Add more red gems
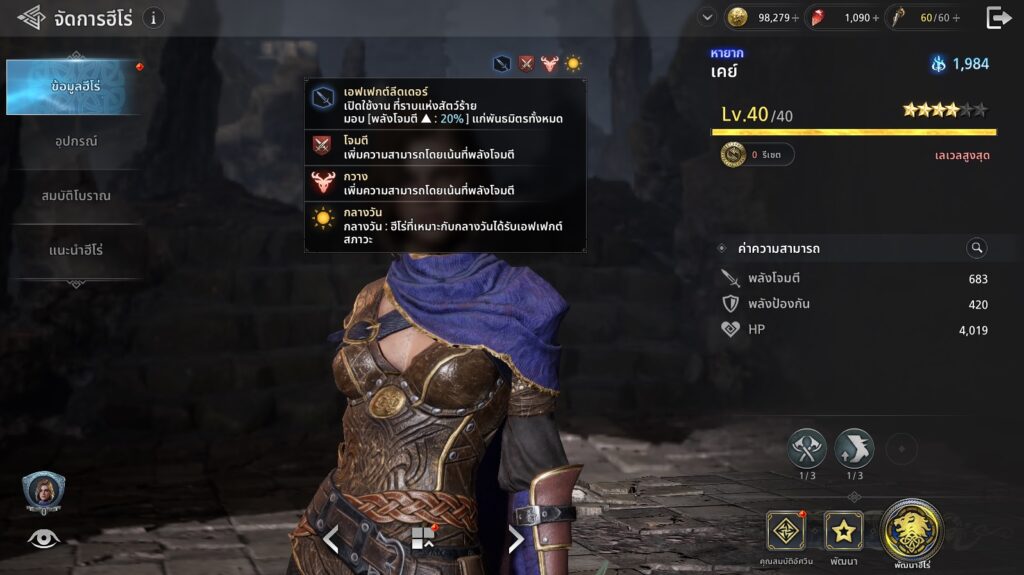This screenshot has height=575, width=1024. tap(877, 17)
